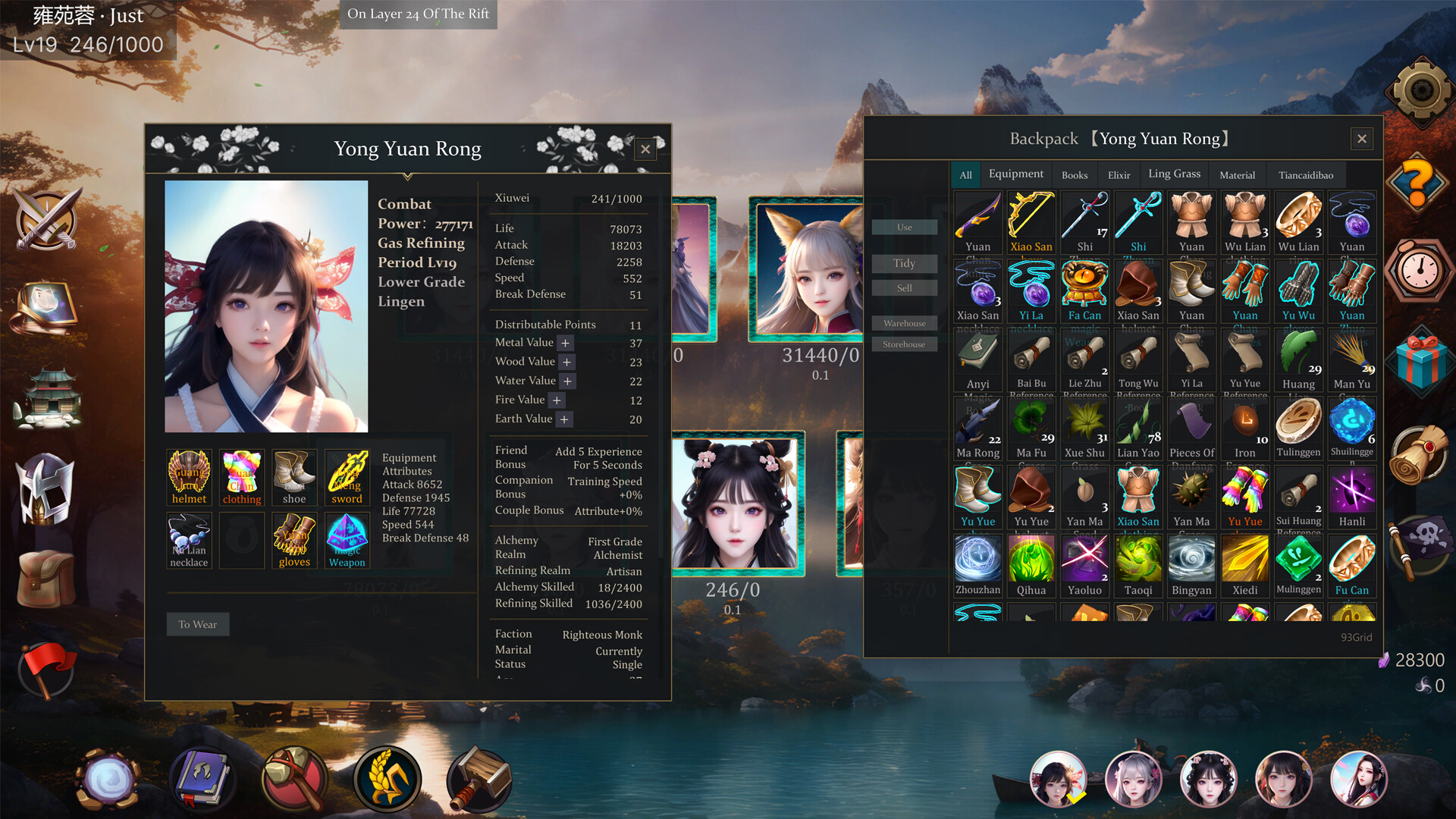Increase Metal Value with its plus stepper

tap(564, 343)
